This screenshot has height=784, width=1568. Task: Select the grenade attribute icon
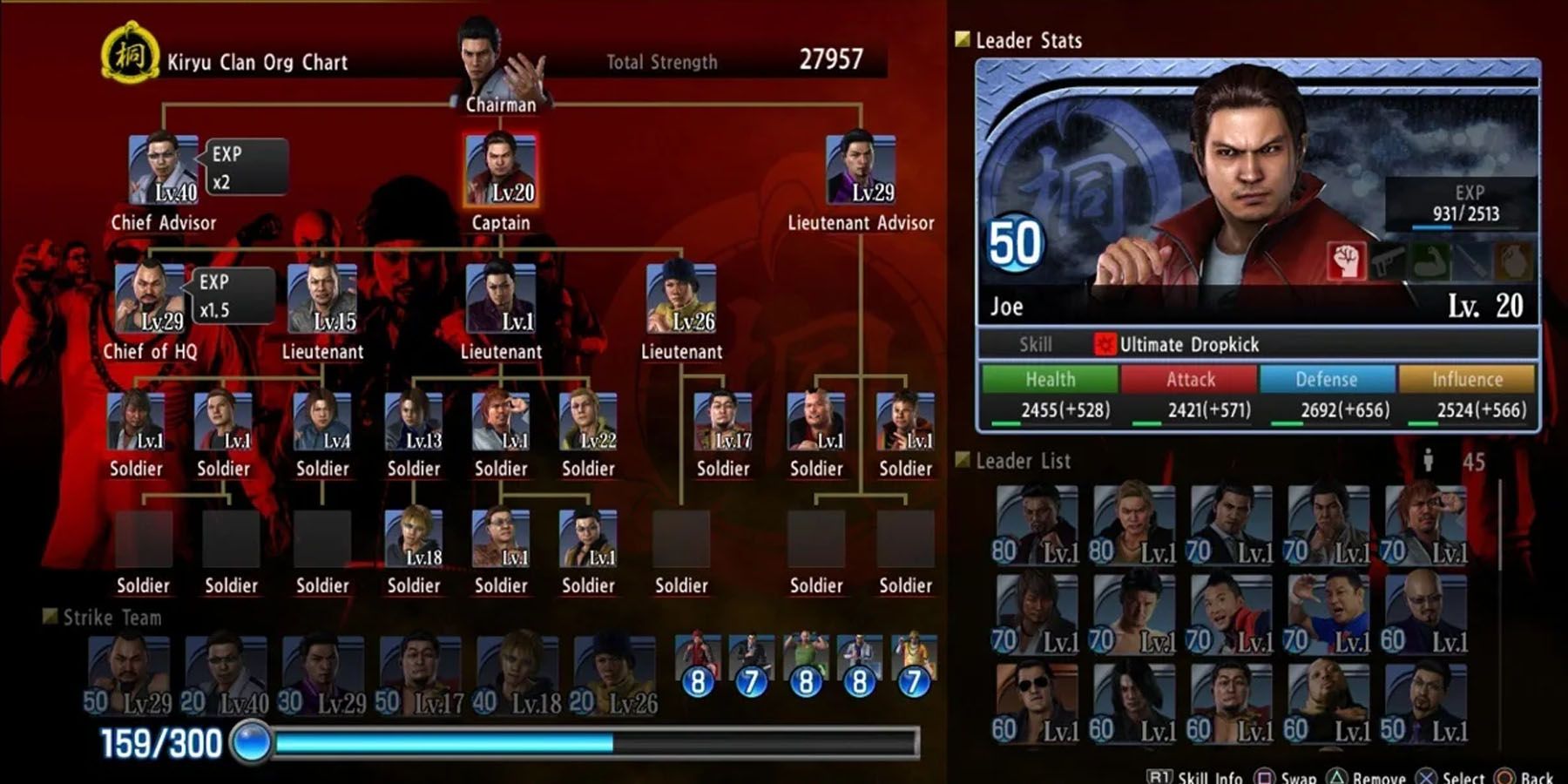tap(1511, 261)
